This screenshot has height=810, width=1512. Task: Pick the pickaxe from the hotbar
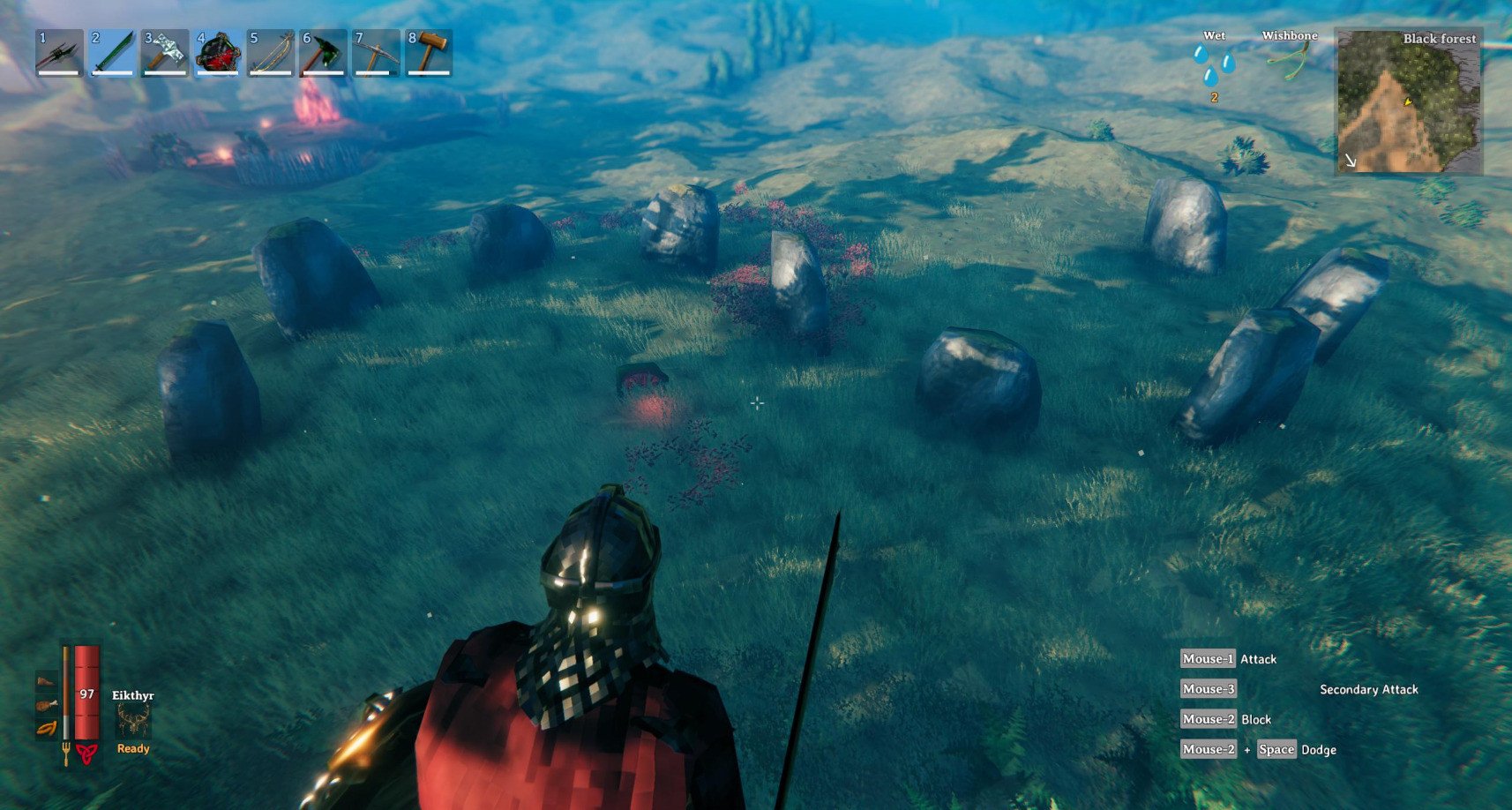point(377,53)
